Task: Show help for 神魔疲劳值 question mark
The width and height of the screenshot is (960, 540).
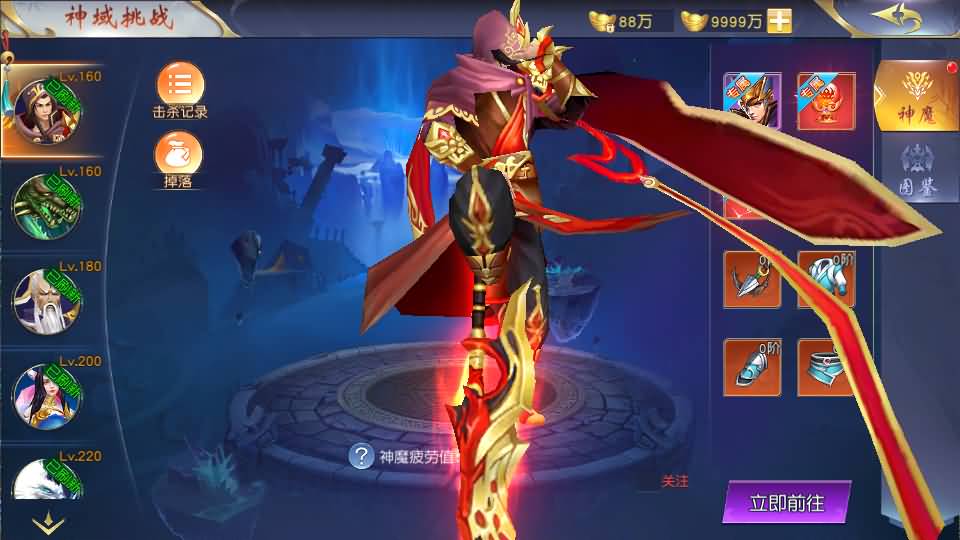Action: pos(361,457)
